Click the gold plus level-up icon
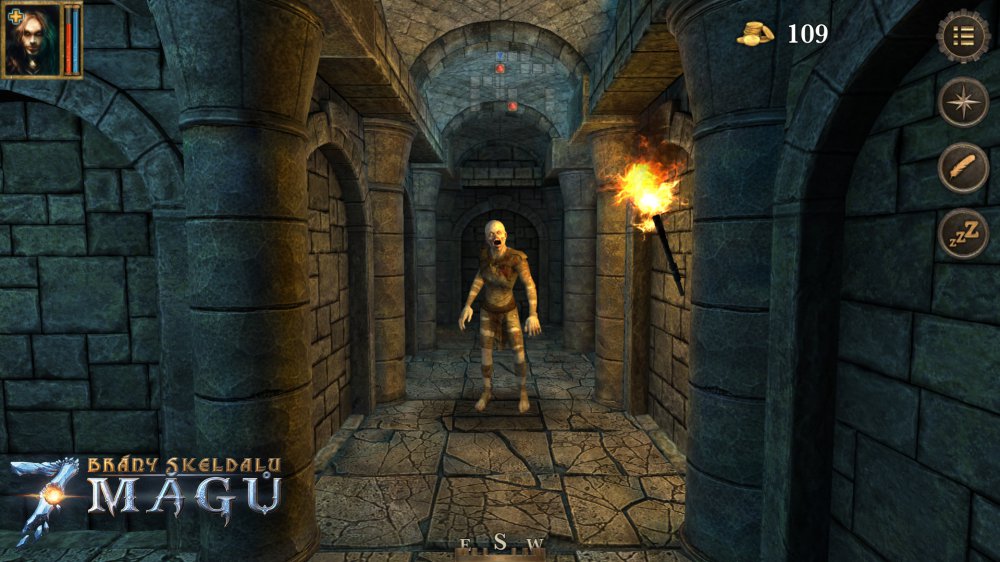Screen dimensions: 1000x562 click(15, 16)
